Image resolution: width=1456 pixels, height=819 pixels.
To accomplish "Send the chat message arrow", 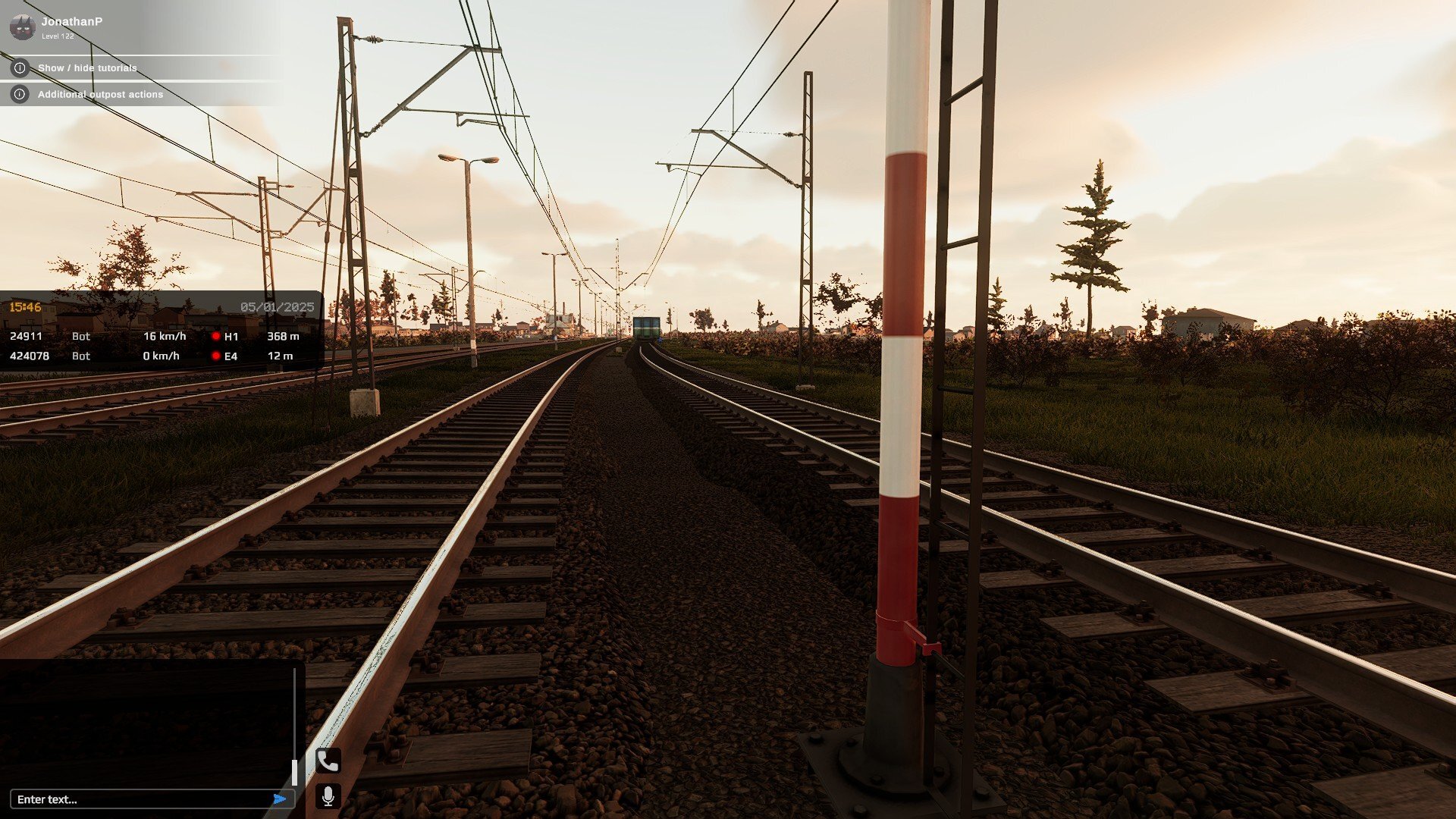I will pyautogui.click(x=280, y=799).
